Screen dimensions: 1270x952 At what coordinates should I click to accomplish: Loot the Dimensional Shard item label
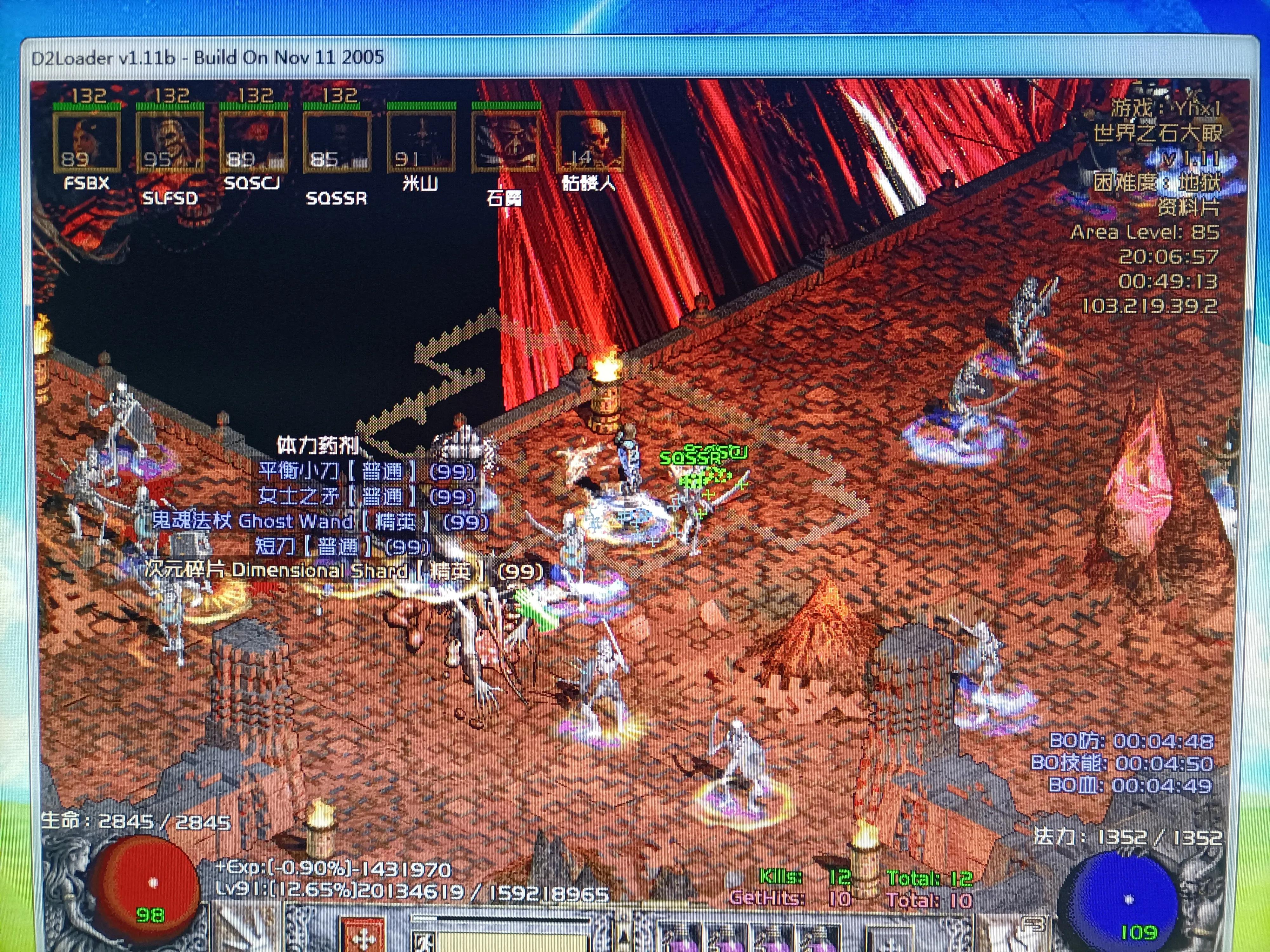(x=343, y=571)
